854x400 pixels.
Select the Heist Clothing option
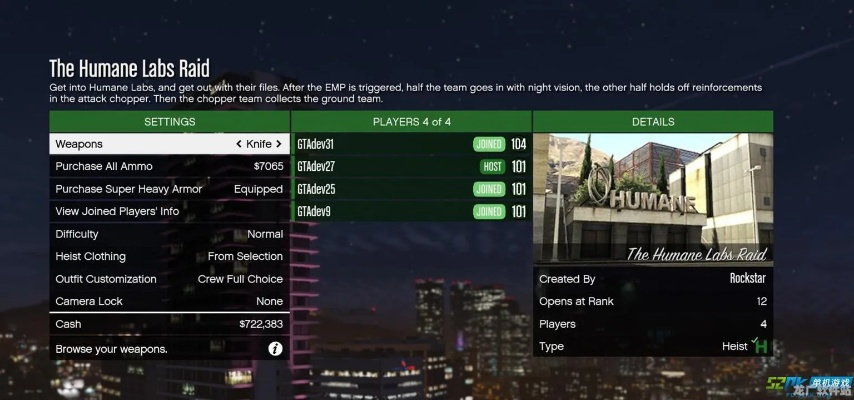tap(169, 256)
